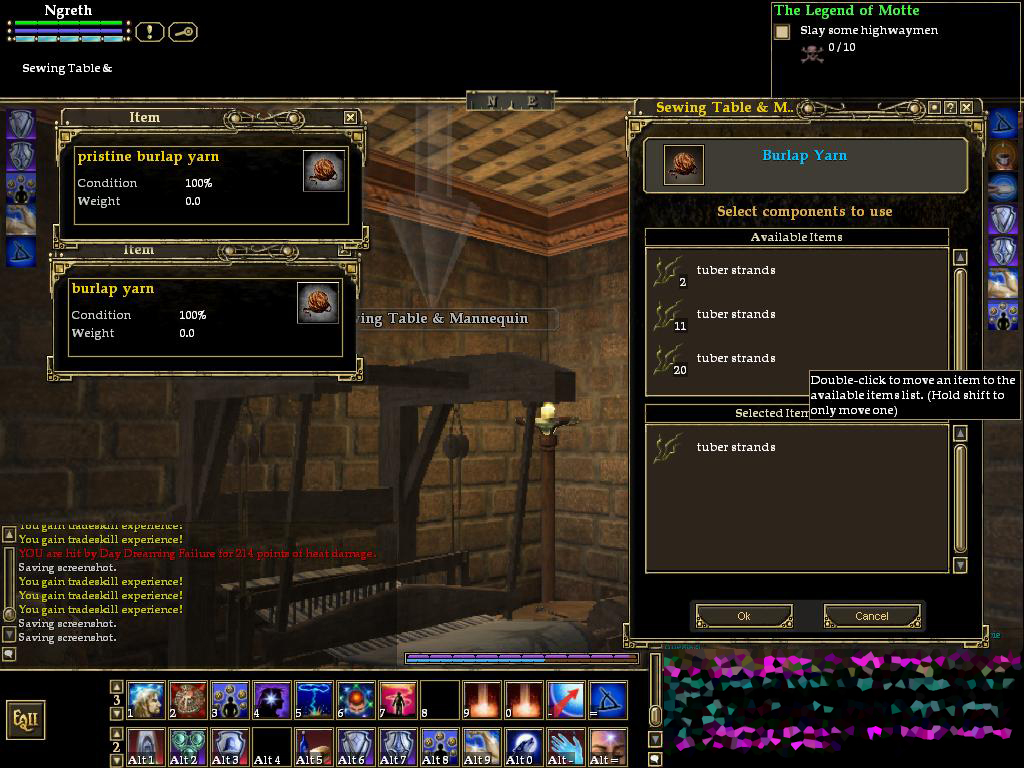Cast the glowing blue hand spell
Image resolution: width=1024 pixels, height=768 pixels.
click(x=565, y=746)
